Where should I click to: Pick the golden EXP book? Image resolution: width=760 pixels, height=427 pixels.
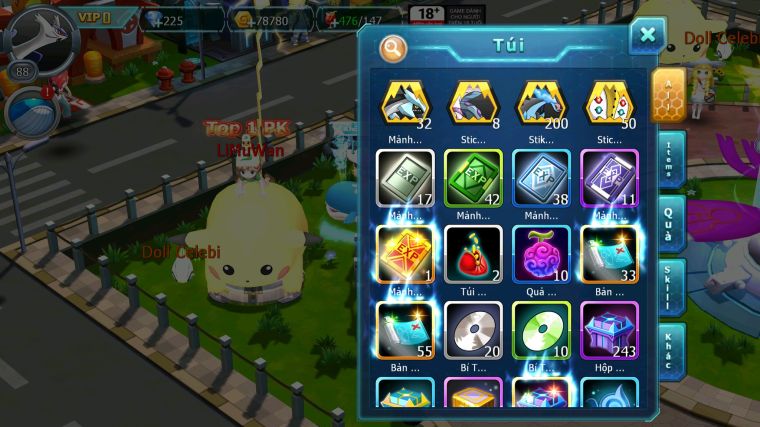405,254
